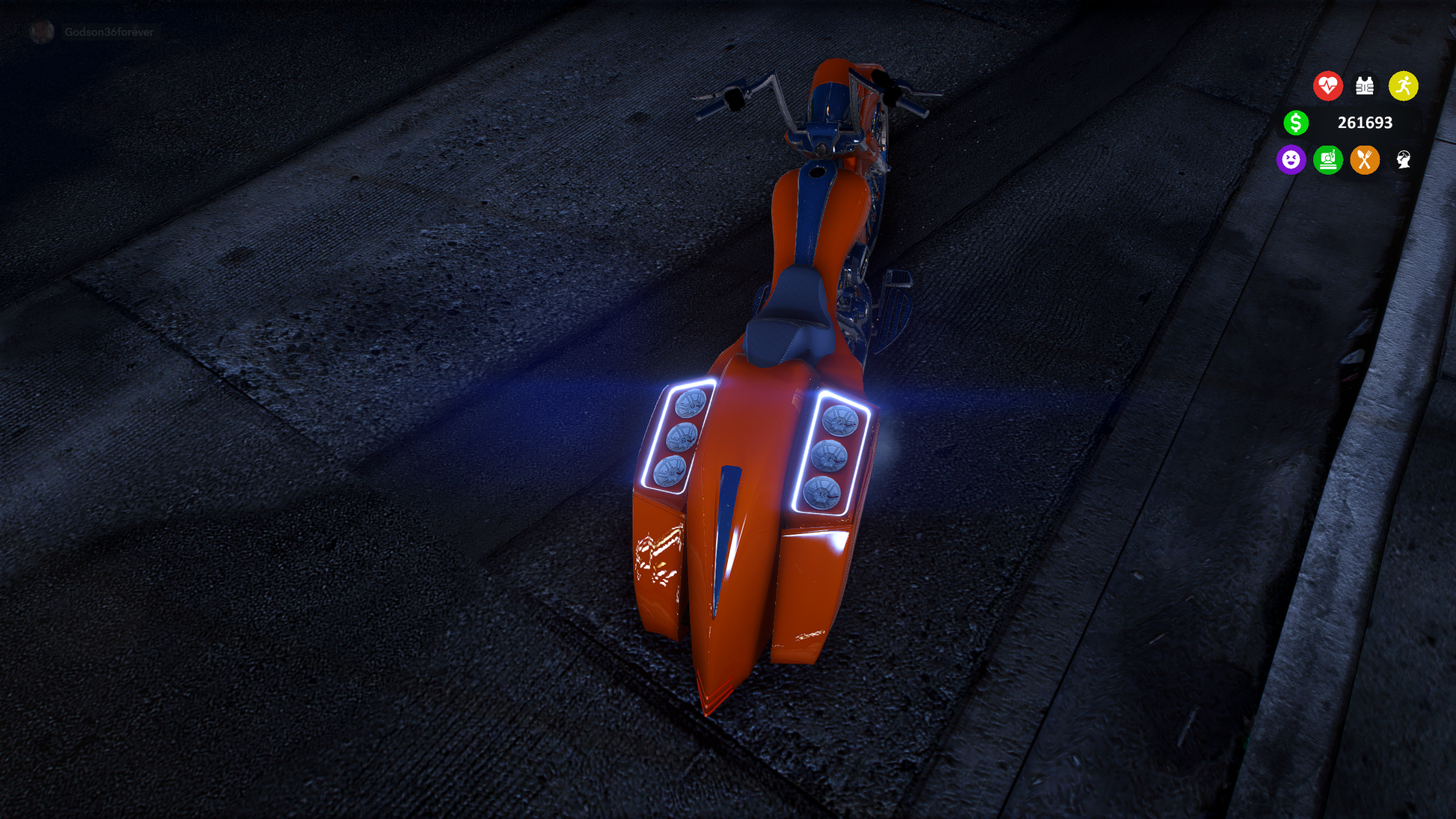Select the green sleeping bed rest icon
Screen dimensions: 1456x819
(x=1328, y=159)
